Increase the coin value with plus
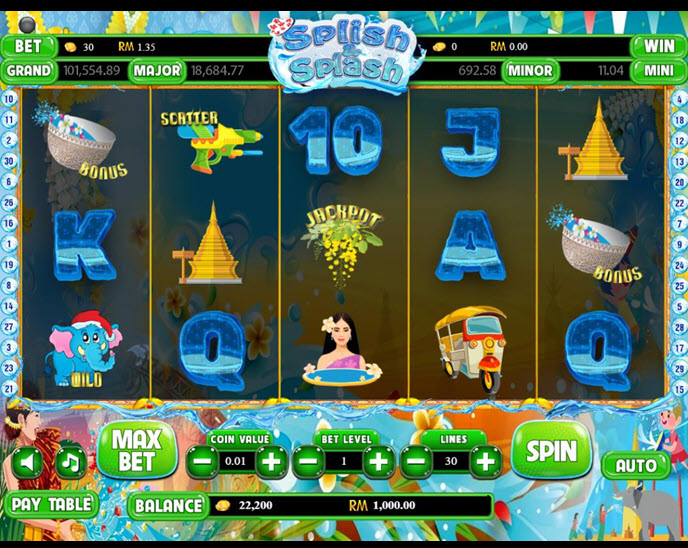The image size is (688, 548). [271, 461]
